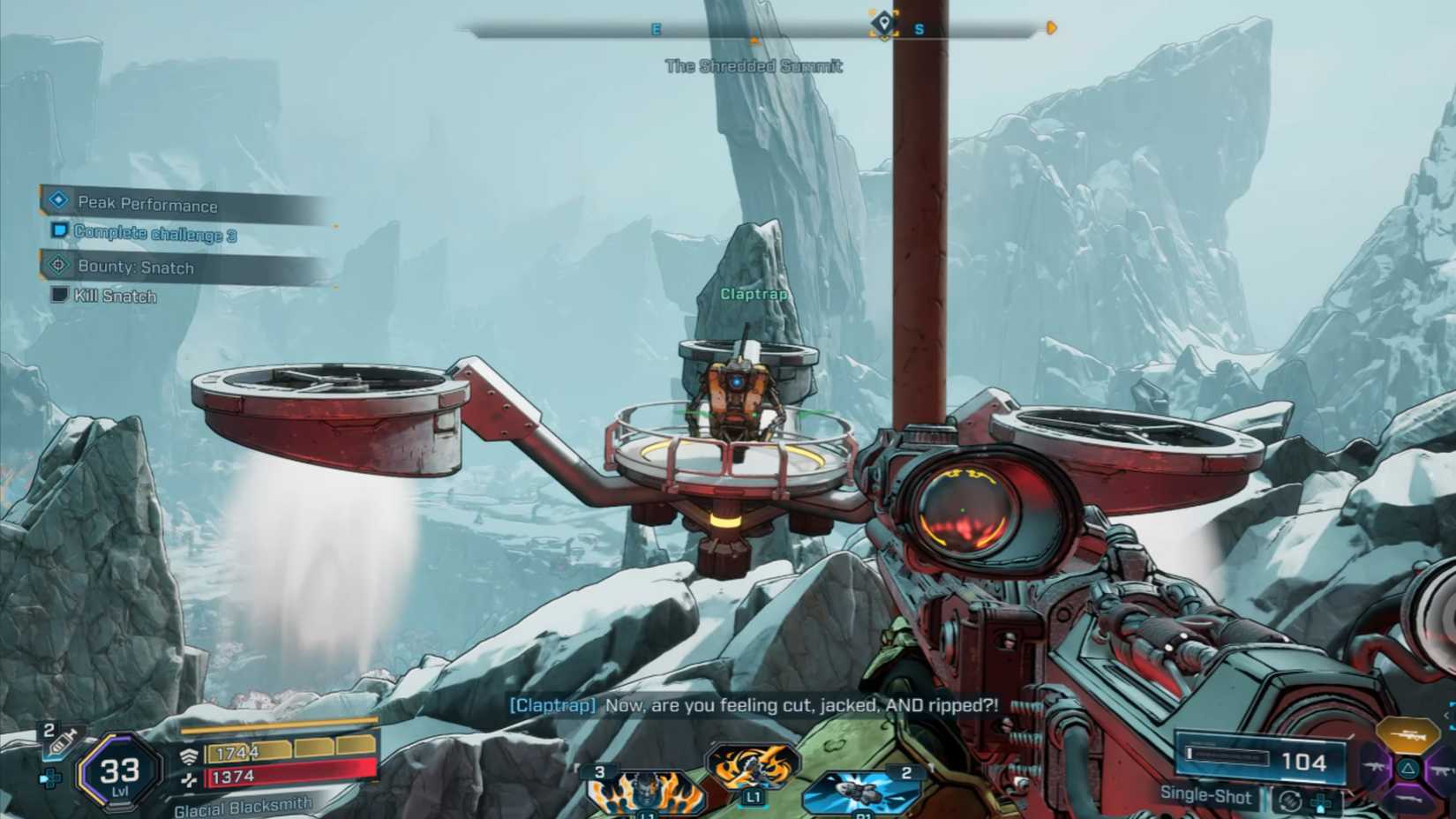Click the Complete challenge 3 objective
Image resolution: width=1456 pixels, height=819 pixels.
click(x=154, y=234)
